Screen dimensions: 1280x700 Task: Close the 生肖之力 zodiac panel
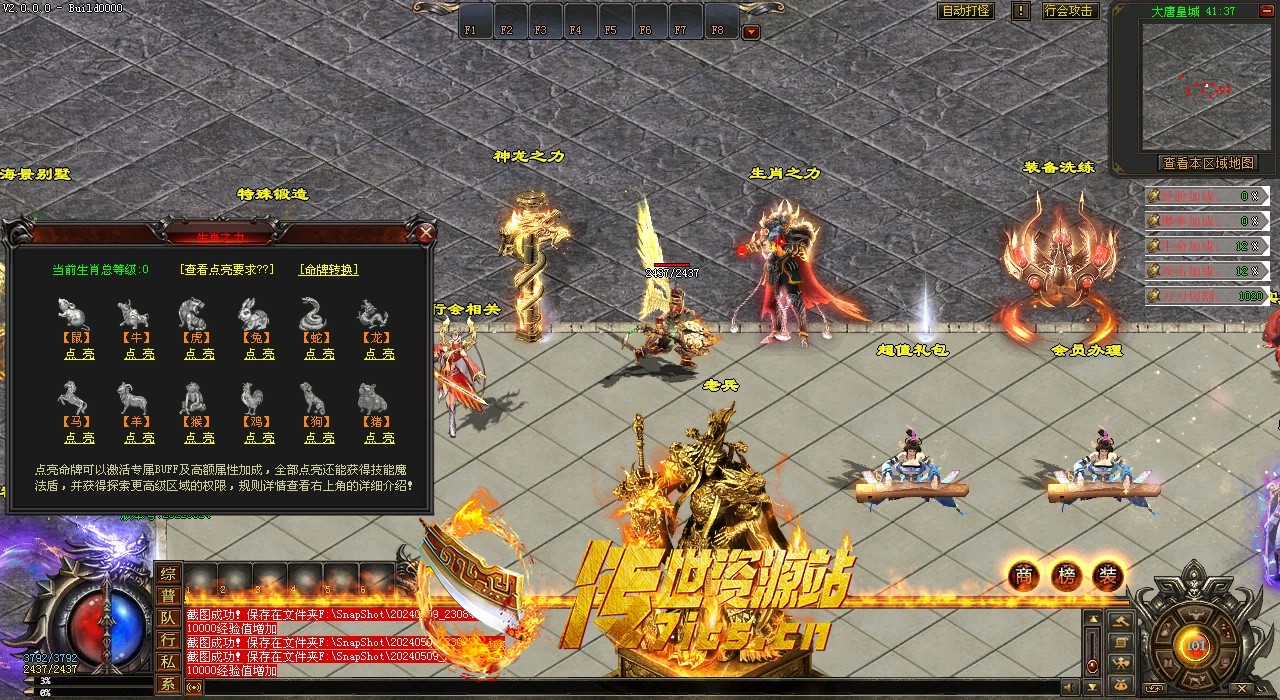(x=426, y=233)
